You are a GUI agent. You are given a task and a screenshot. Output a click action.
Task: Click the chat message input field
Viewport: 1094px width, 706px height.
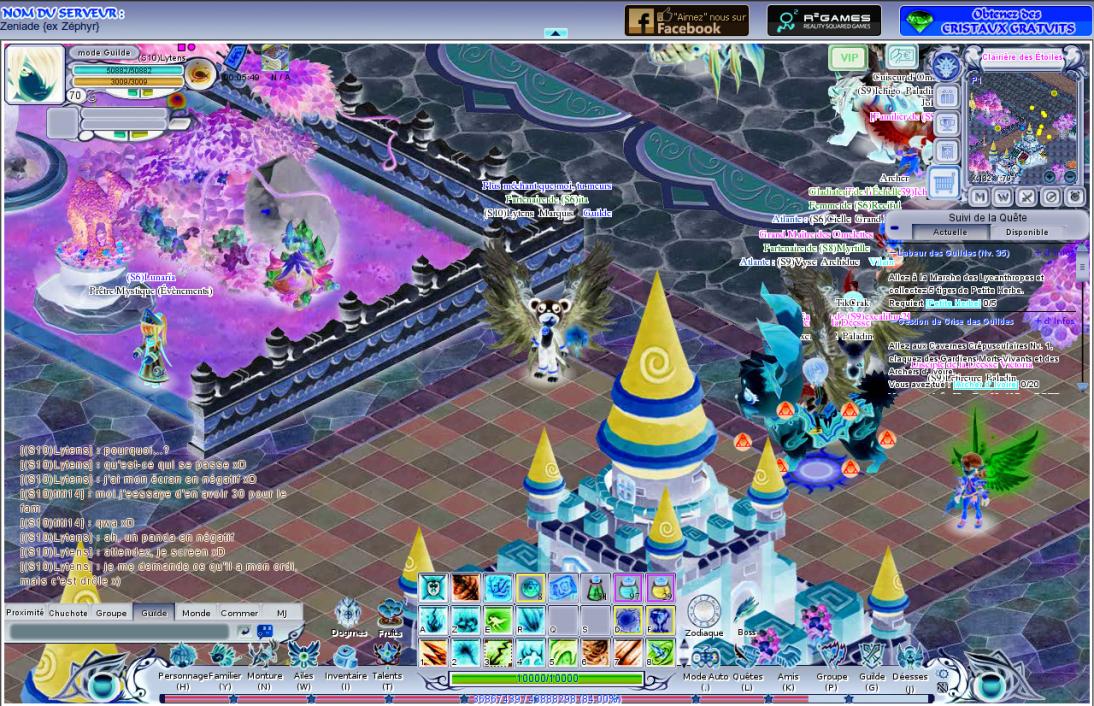[118, 632]
